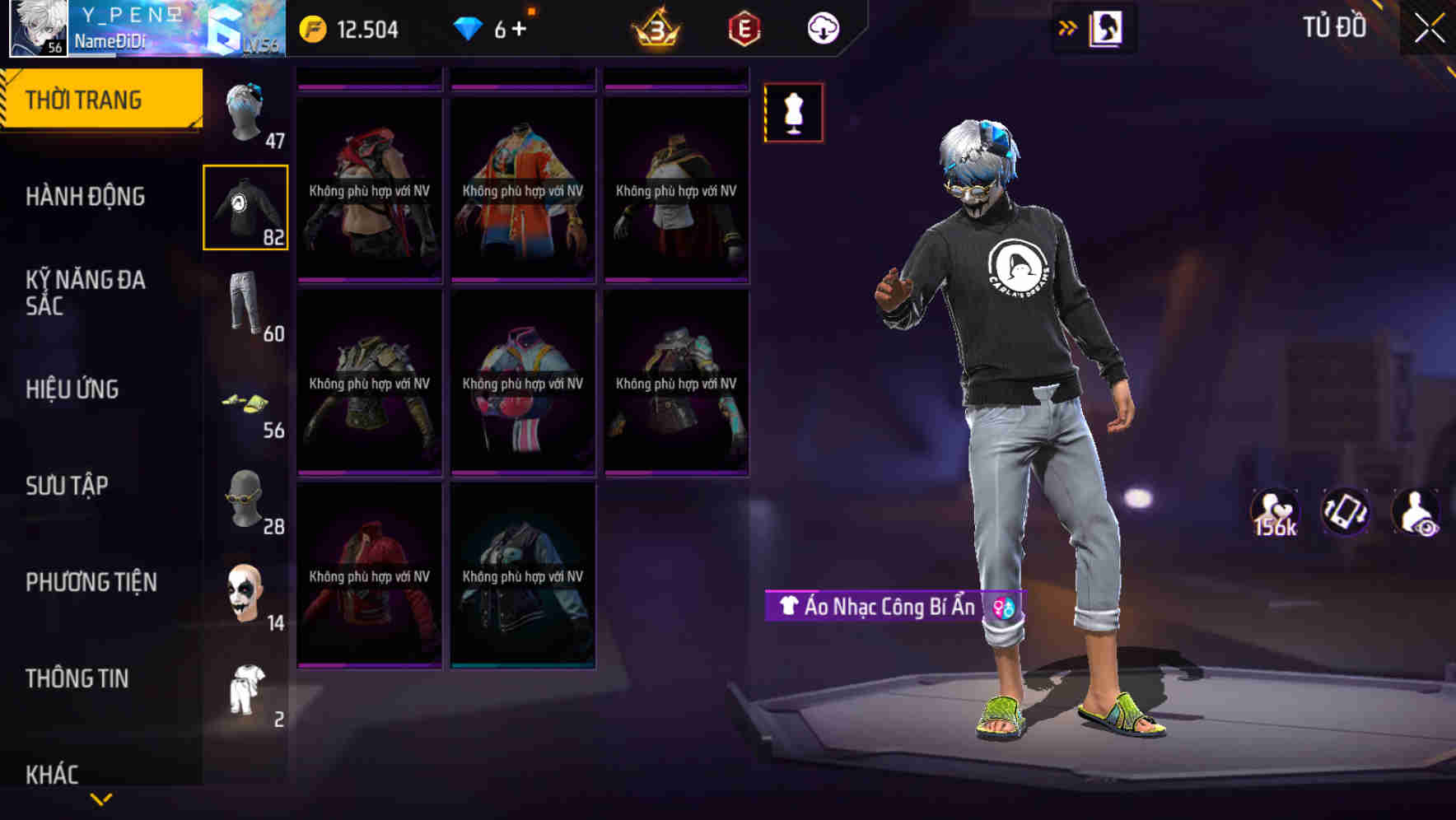The image size is (1456, 820).
Task: Toggle gender on Áo Nhạc Công Bí Ẩn
Action: 1001,607
